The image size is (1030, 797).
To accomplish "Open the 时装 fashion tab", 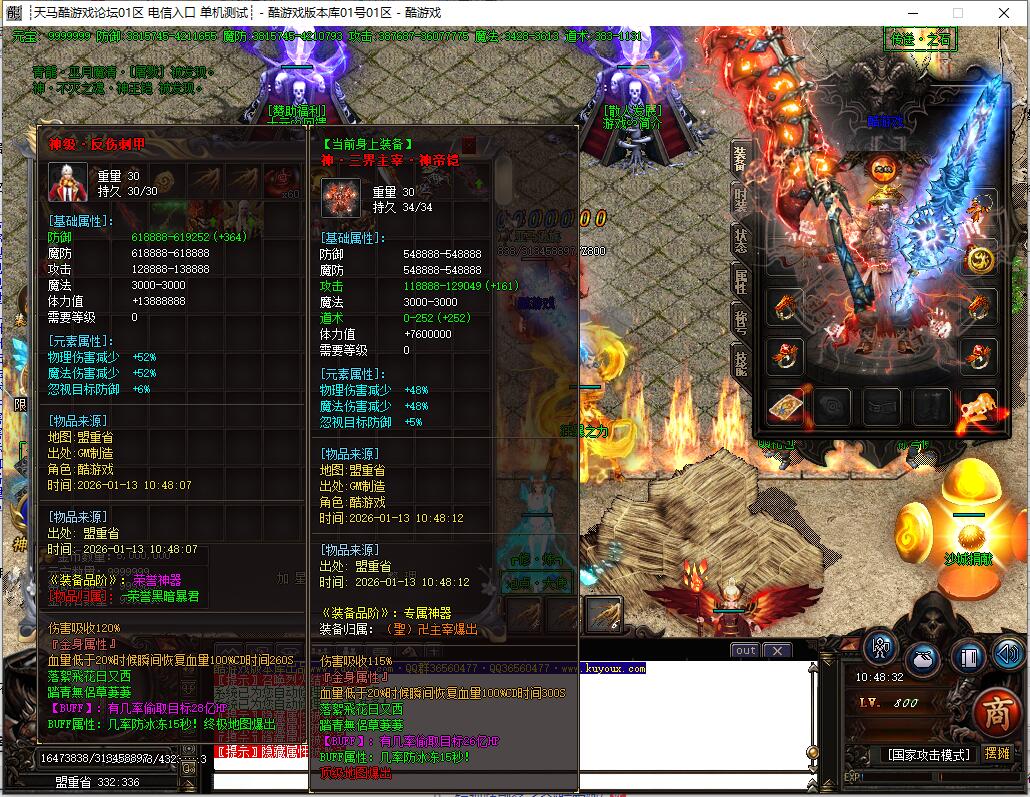I will point(740,200).
